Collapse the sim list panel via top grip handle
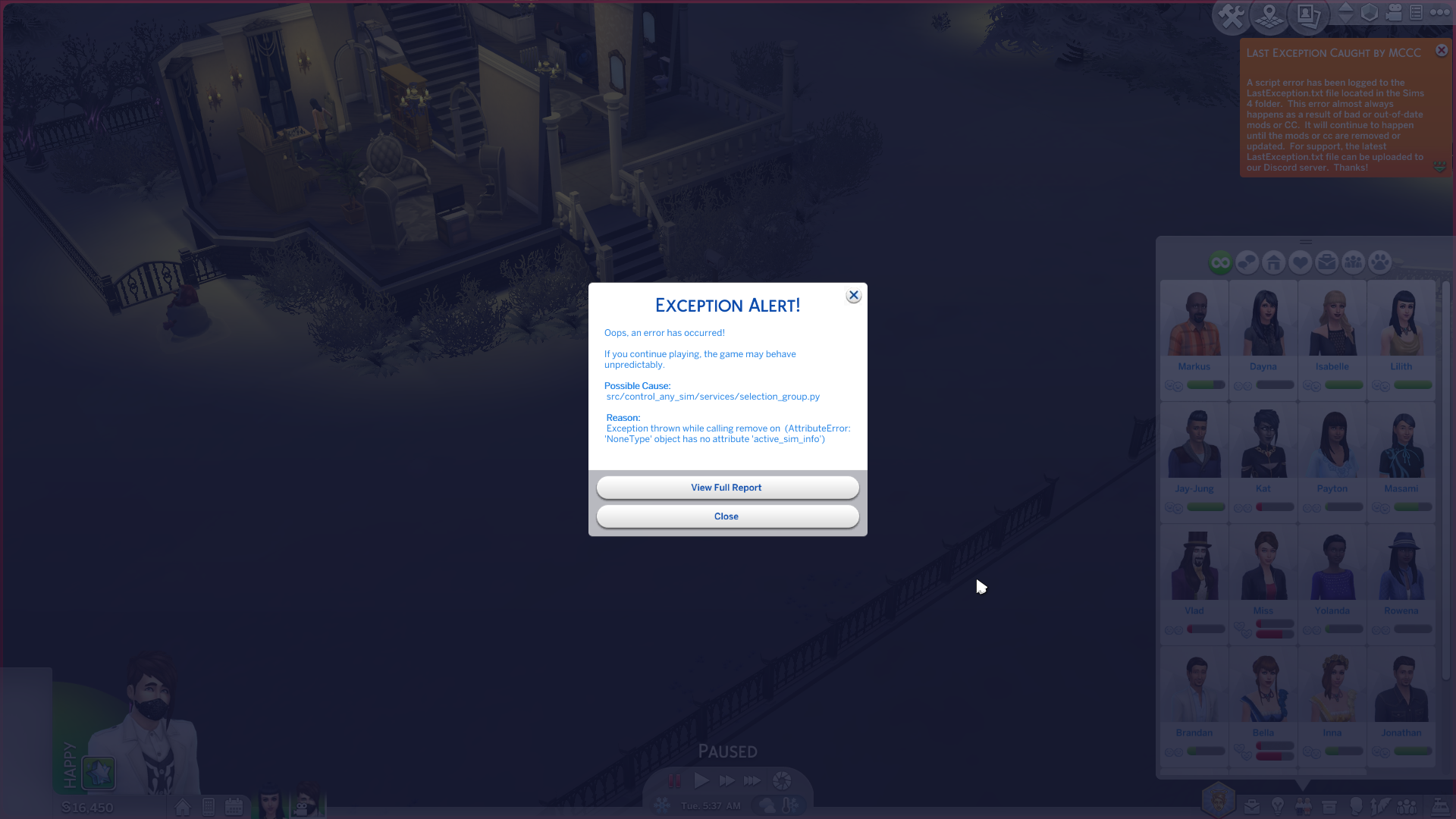This screenshot has width=1456, height=819. click(x=1305, y=241)
